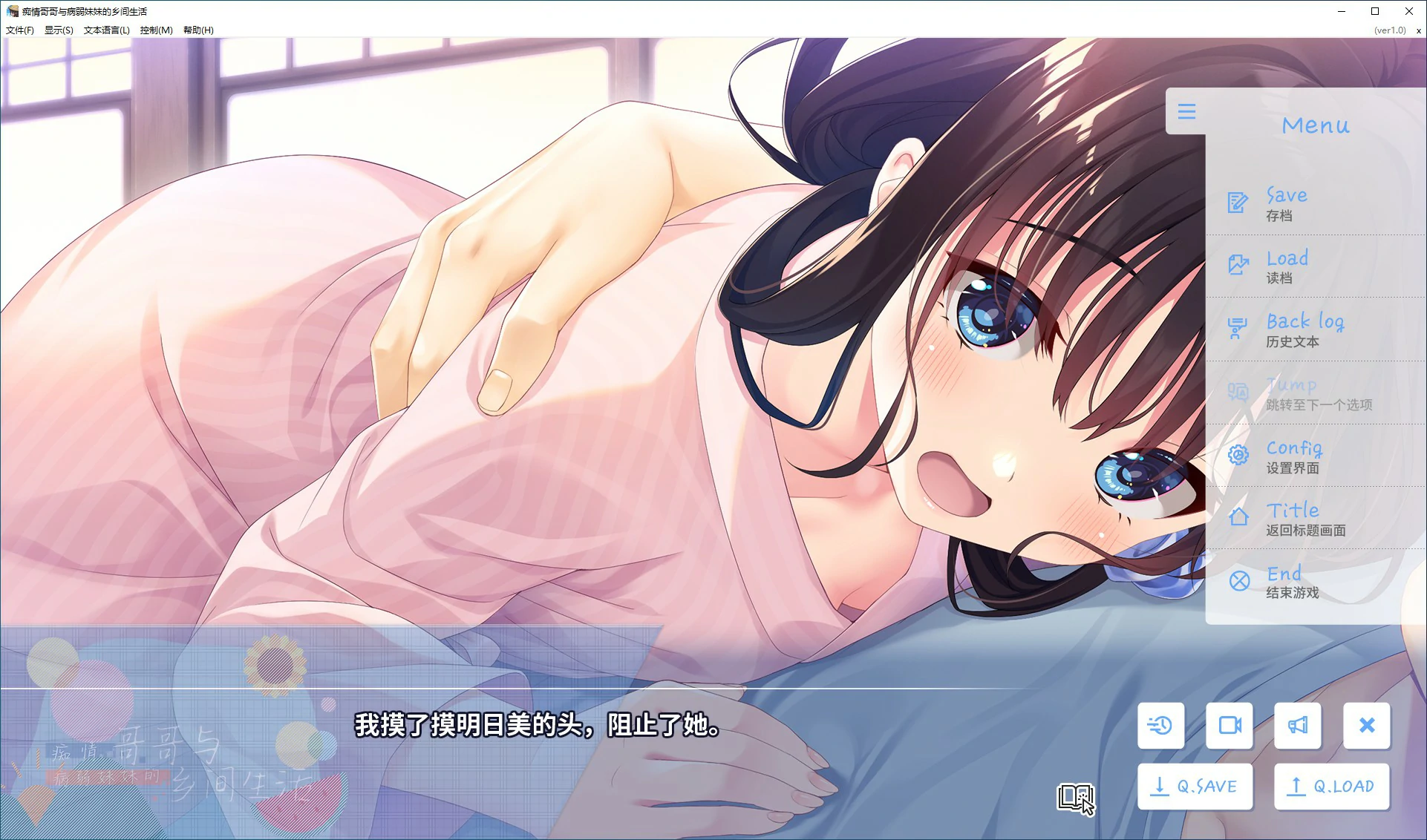Open the 文本语言(L) menu
This screenshot has width=1427, height=840.
[107, 30]
